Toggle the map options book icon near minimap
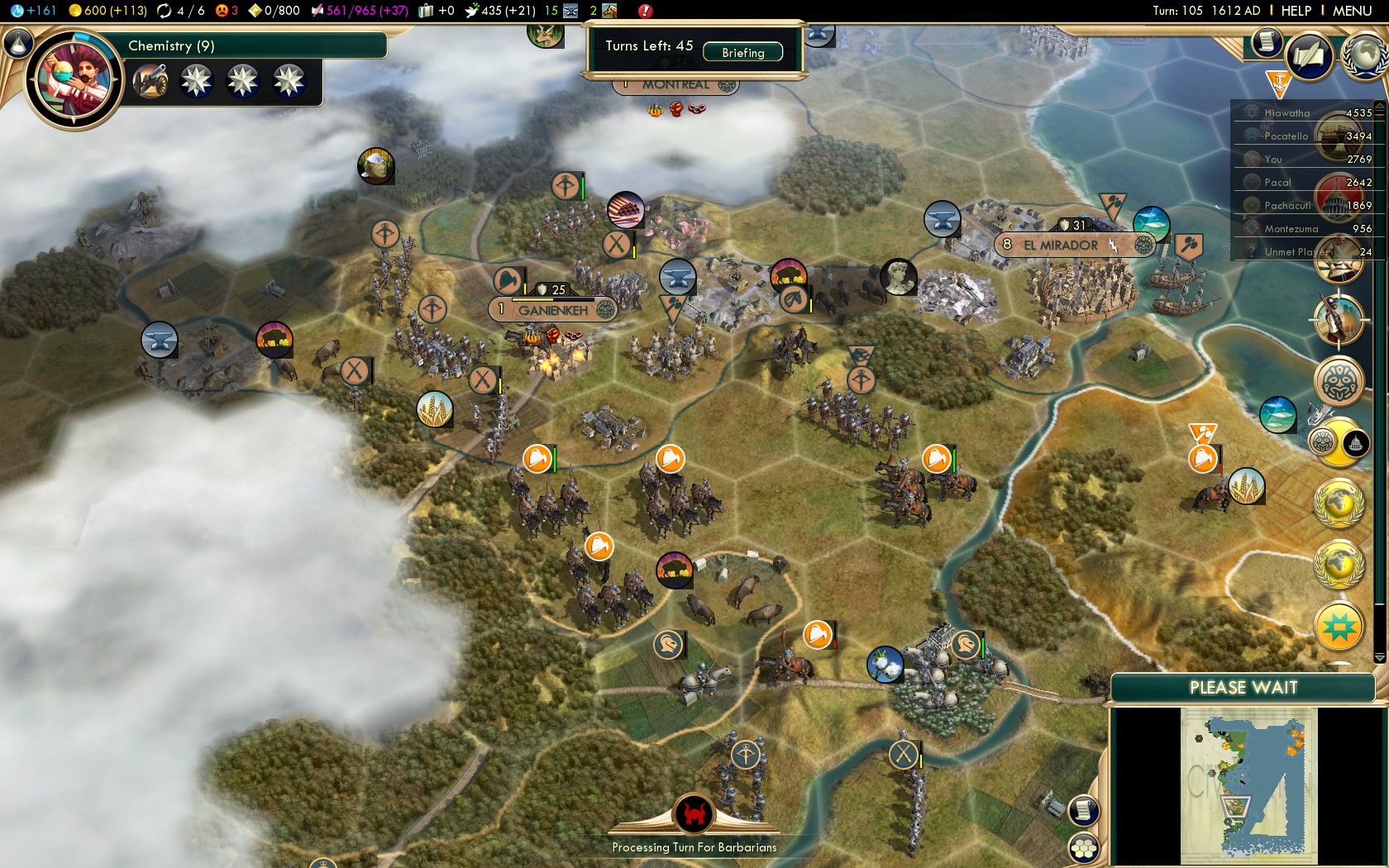Viewport: 1389px width, 868px height. point(1081,810)
